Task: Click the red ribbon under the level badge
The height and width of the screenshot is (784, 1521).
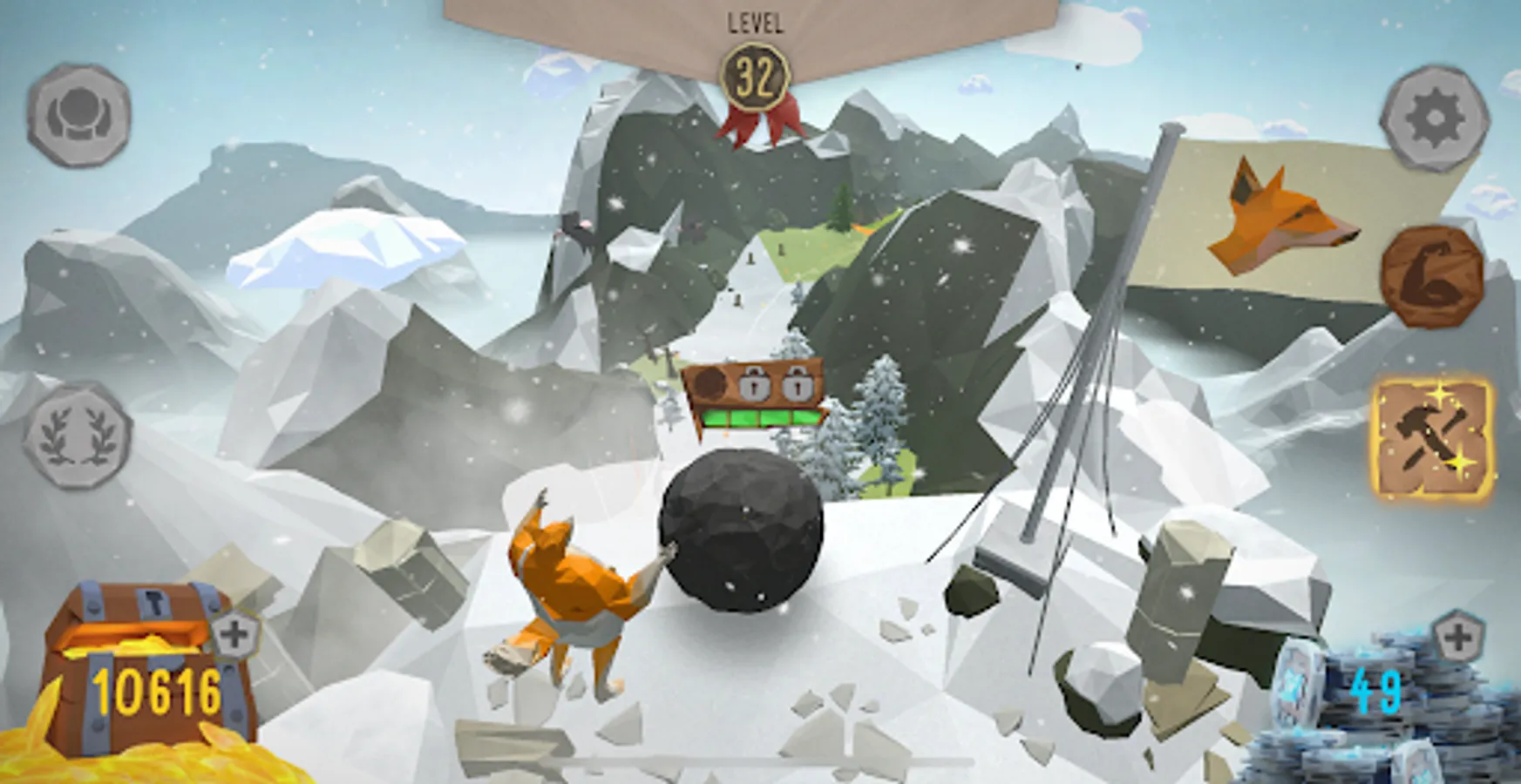Action: (757, 122)
